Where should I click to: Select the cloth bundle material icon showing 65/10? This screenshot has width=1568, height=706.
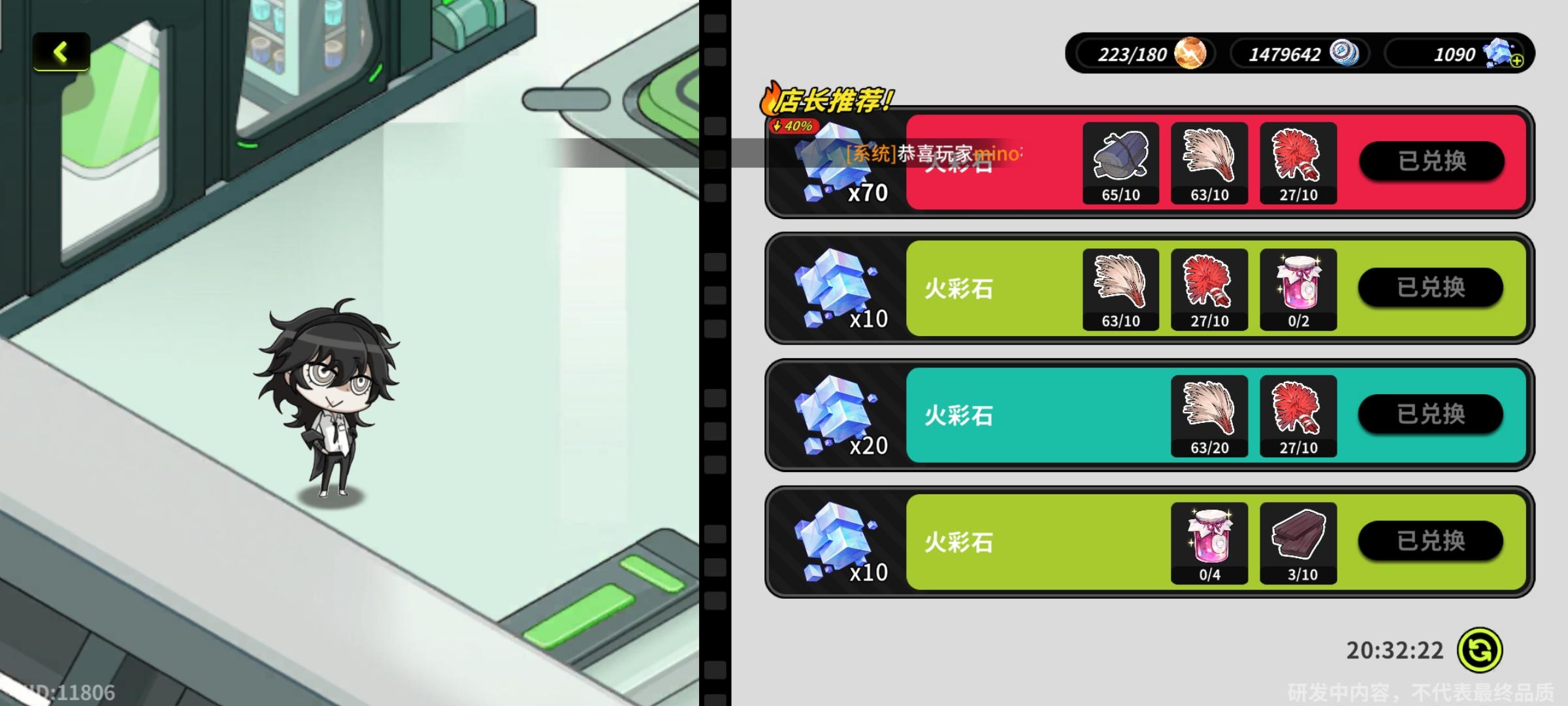coord(1120,160)
